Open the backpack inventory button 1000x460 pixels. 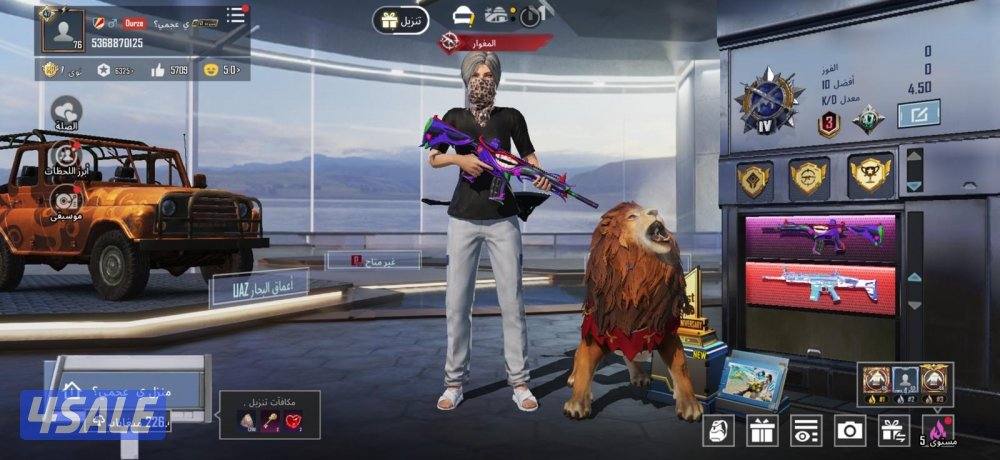(719, 431)
